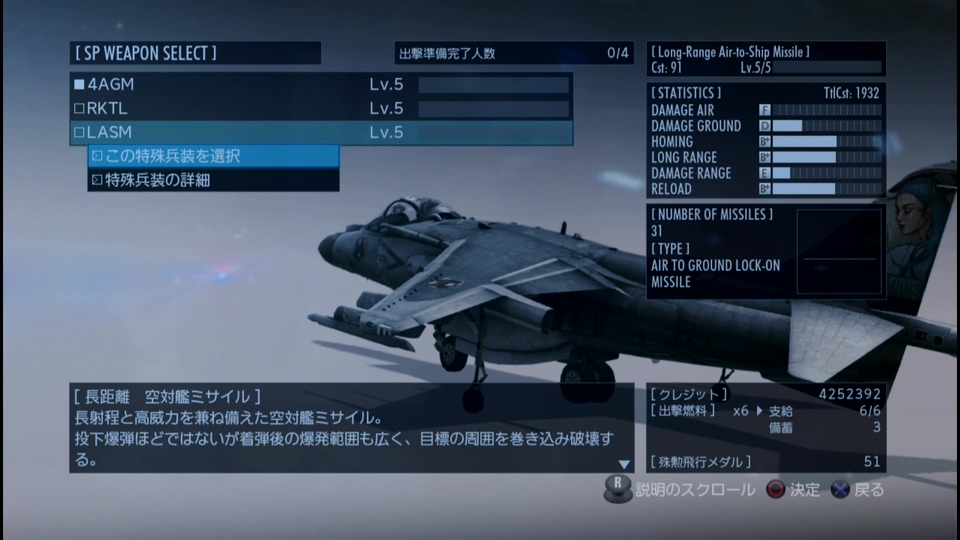This screenshot has width=960, height=540.
Task: Open 特殊兵装の詳細 weapon details
Action: tap(214, 180)
